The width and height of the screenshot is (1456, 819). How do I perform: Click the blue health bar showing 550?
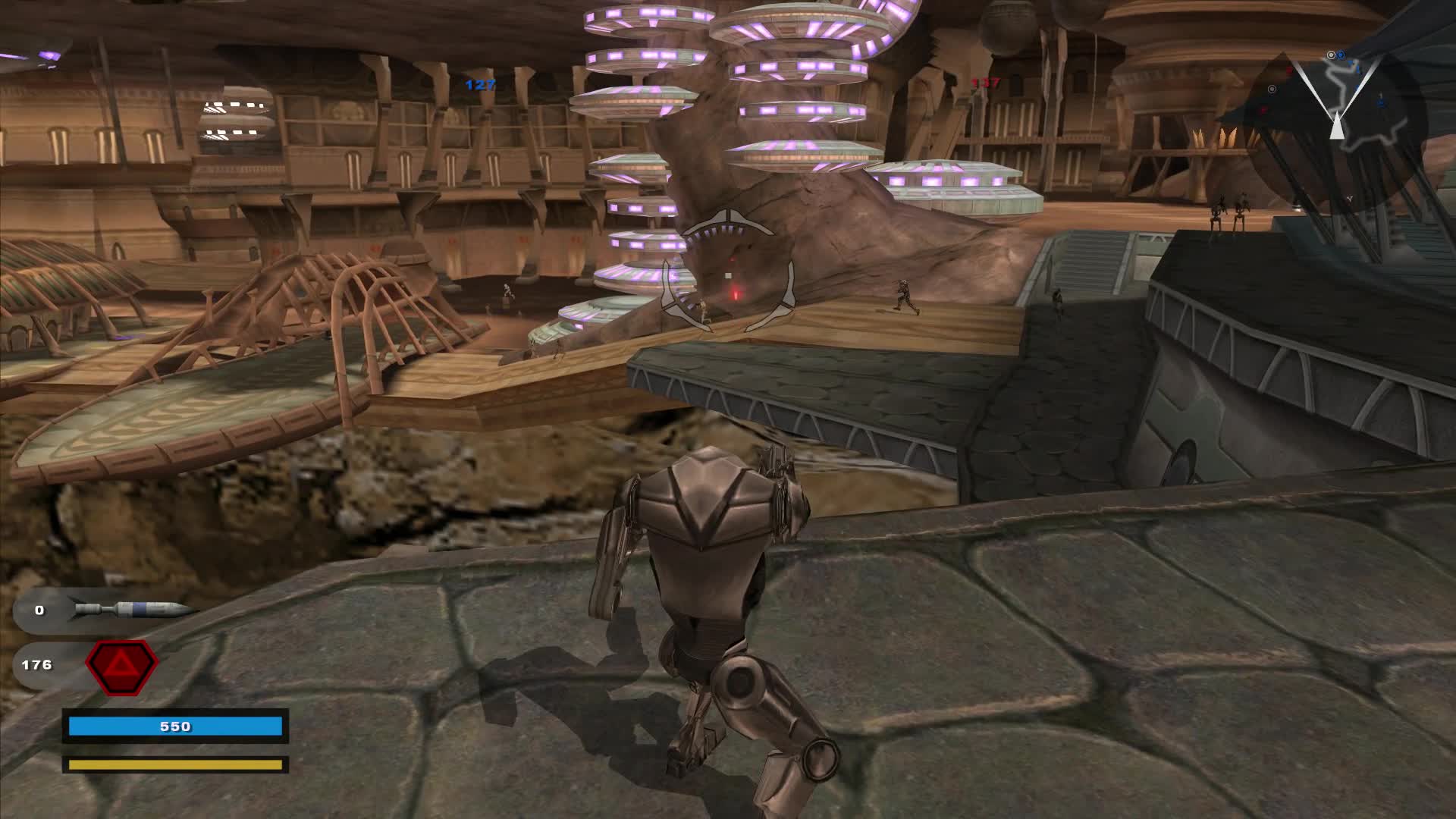(x=176, y=726)
